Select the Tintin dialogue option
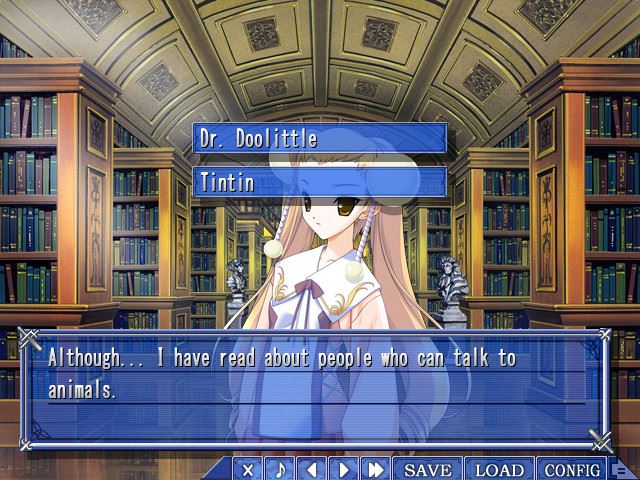Viewport: 640px width, 480px height. (319, 182)
